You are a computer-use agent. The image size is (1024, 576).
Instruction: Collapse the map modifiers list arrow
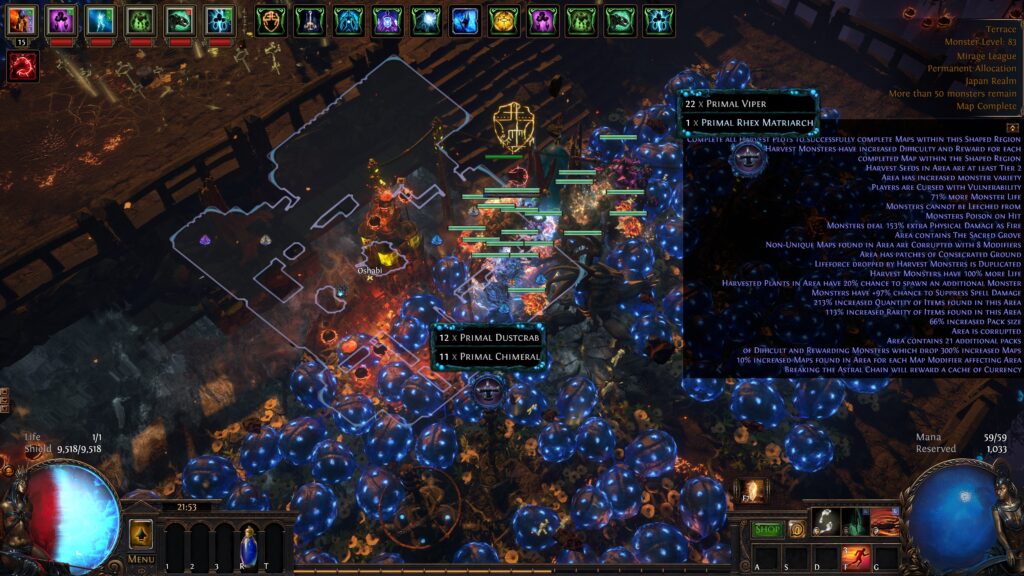tap(1012, 128)
